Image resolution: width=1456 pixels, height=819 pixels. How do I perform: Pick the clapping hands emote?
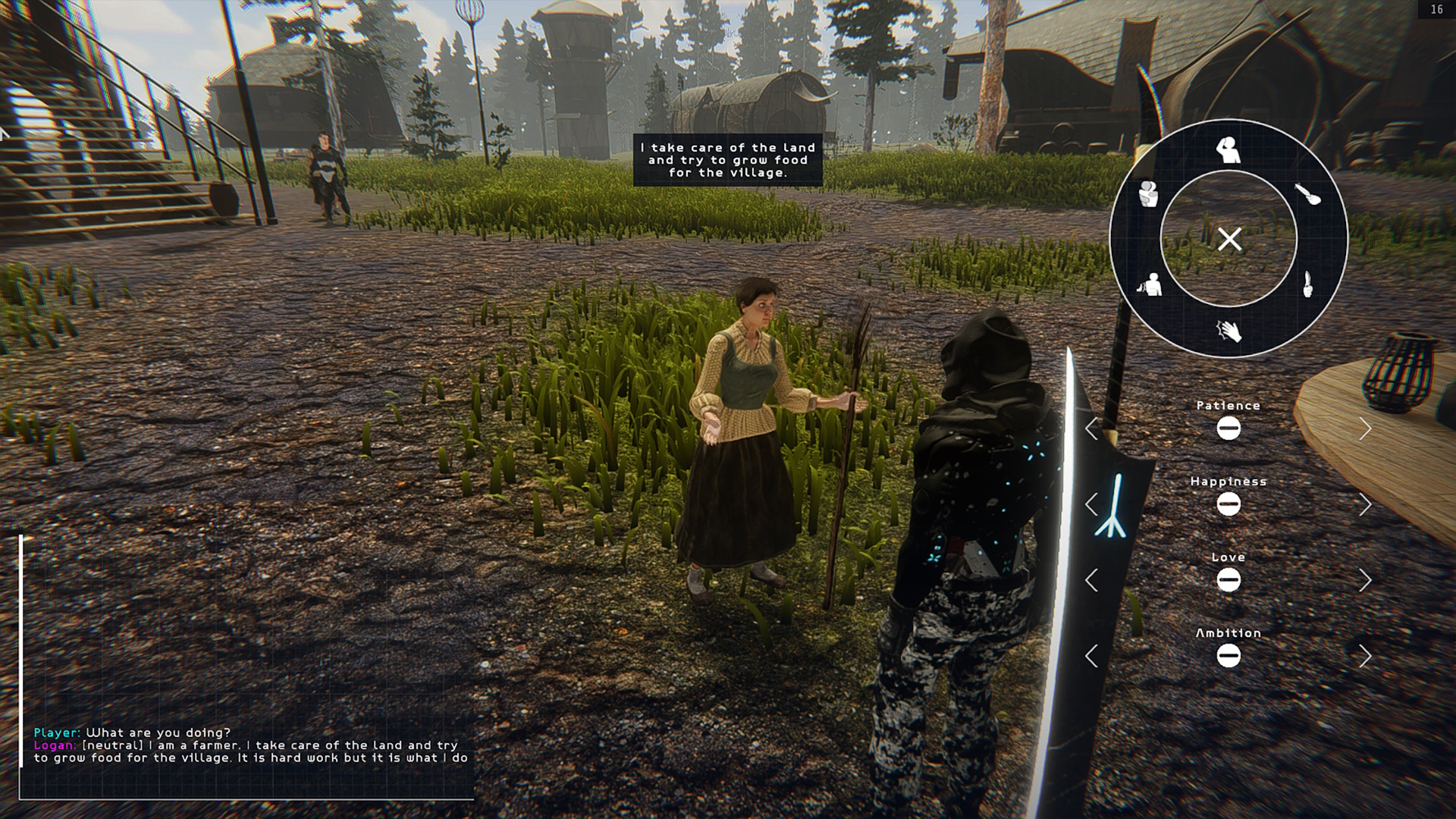pyautogui.click(x=1230, y=331)
